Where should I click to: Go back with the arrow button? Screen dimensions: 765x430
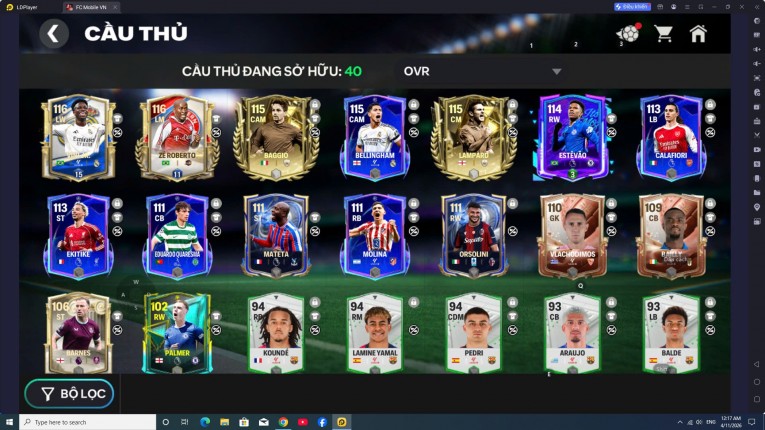coord(54,34)
